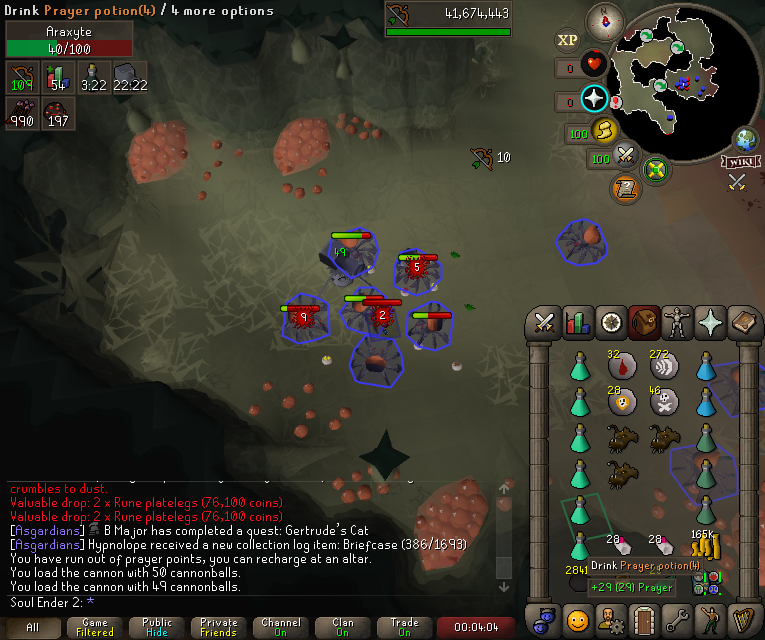Toggle run energy orb
765x640 pixels.
[x=604, y=131]
